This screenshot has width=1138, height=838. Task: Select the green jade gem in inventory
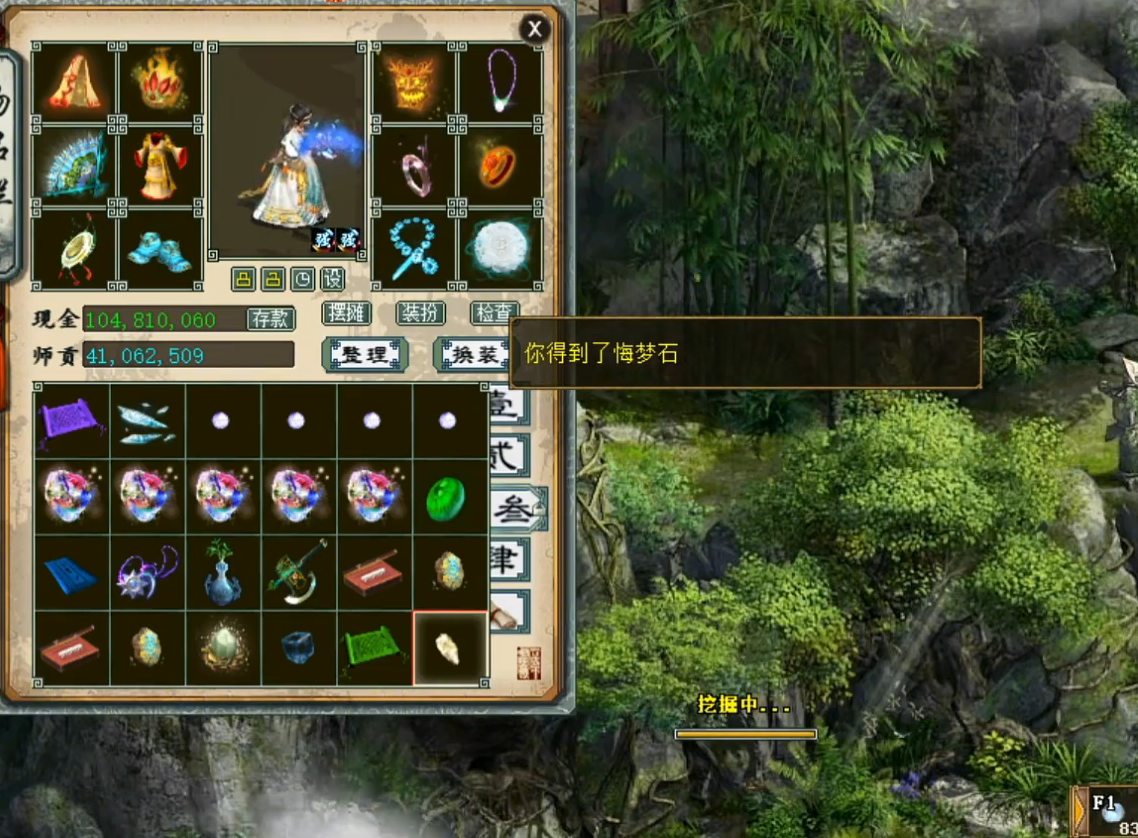[449, 497]
